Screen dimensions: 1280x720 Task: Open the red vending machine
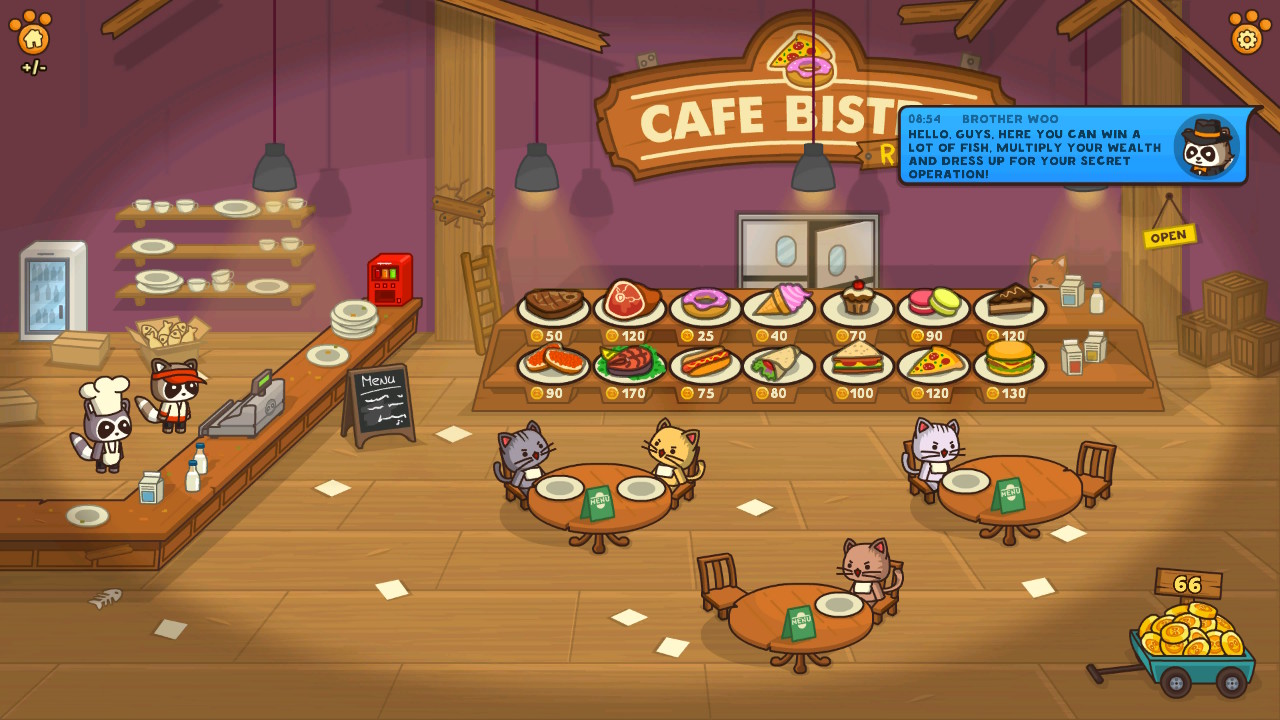pyautogui.click(x=390, y=277)
